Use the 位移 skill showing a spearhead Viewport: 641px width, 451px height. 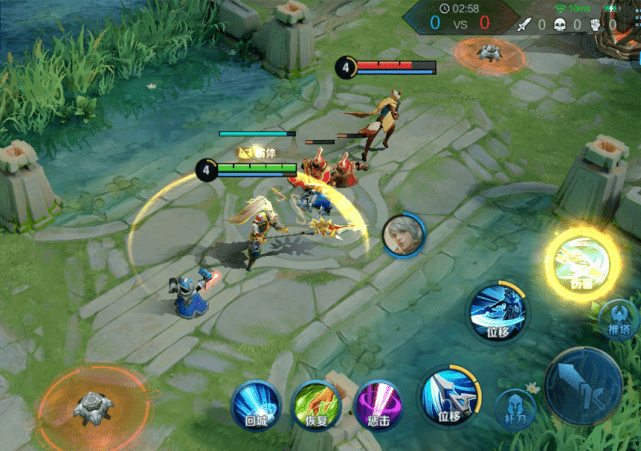[x=445, y=393]
